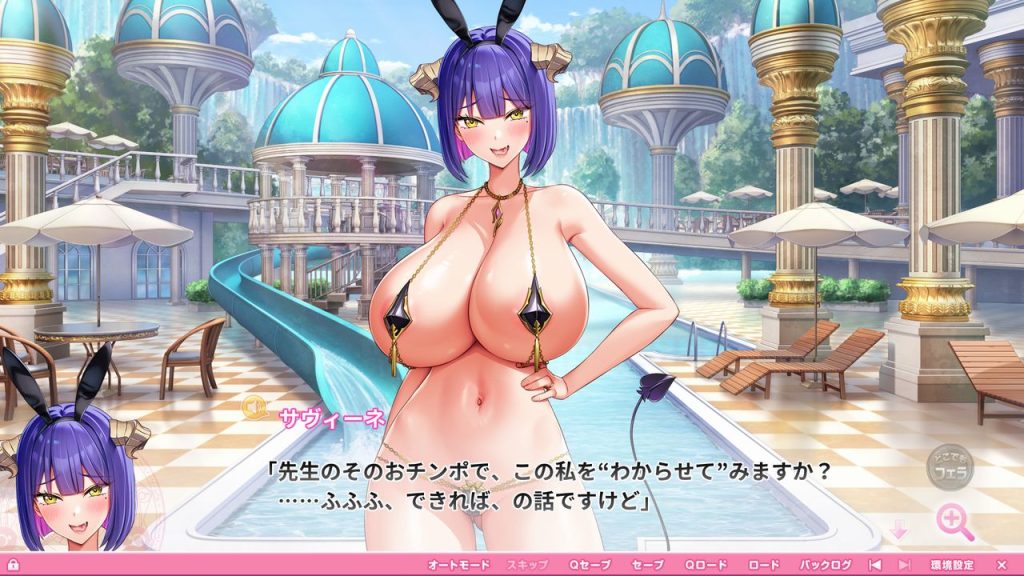Open the Load (ロード) menu
Screen dimensions: 1024x576
click(x=763, y=565)
